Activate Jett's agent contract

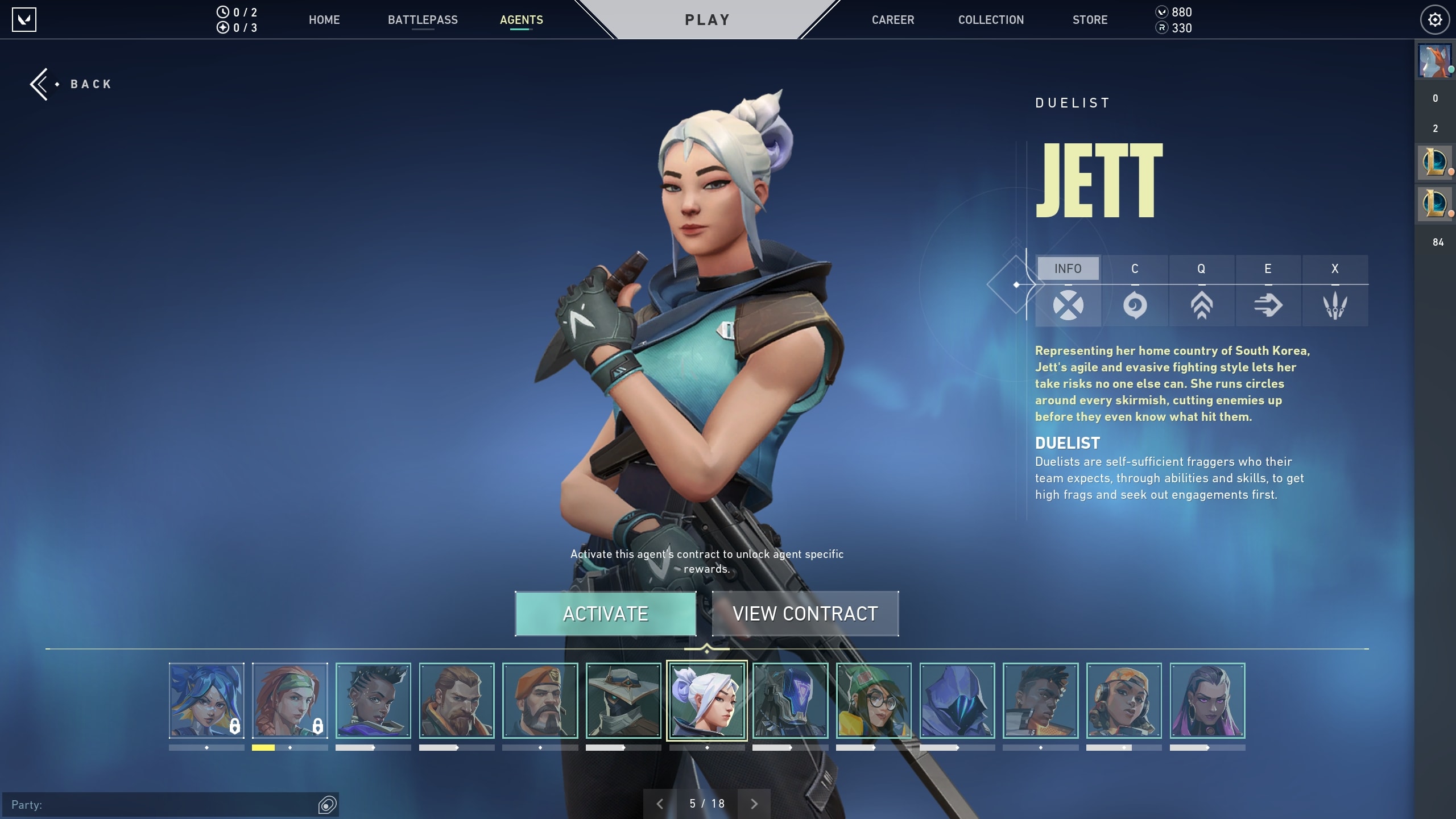[605, 614]
